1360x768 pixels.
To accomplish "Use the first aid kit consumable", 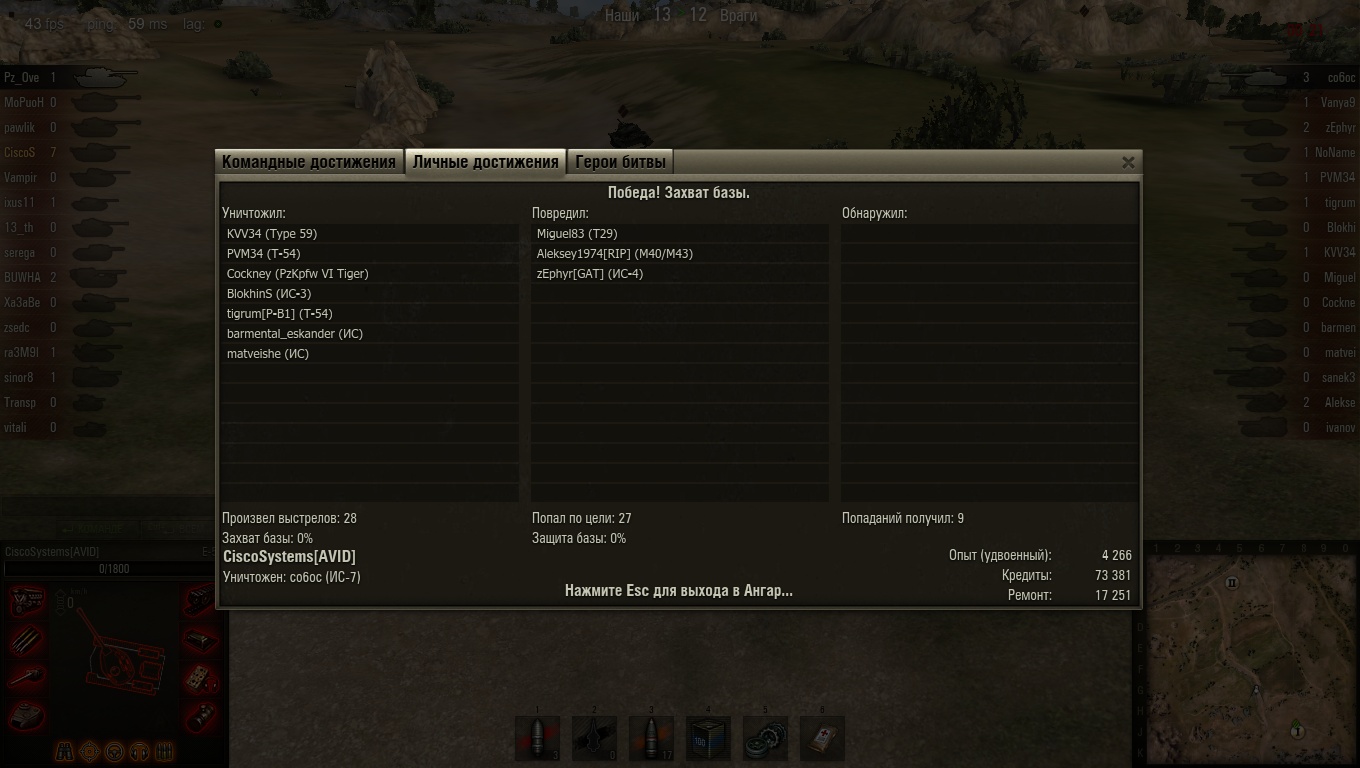I will pos(822,739).
